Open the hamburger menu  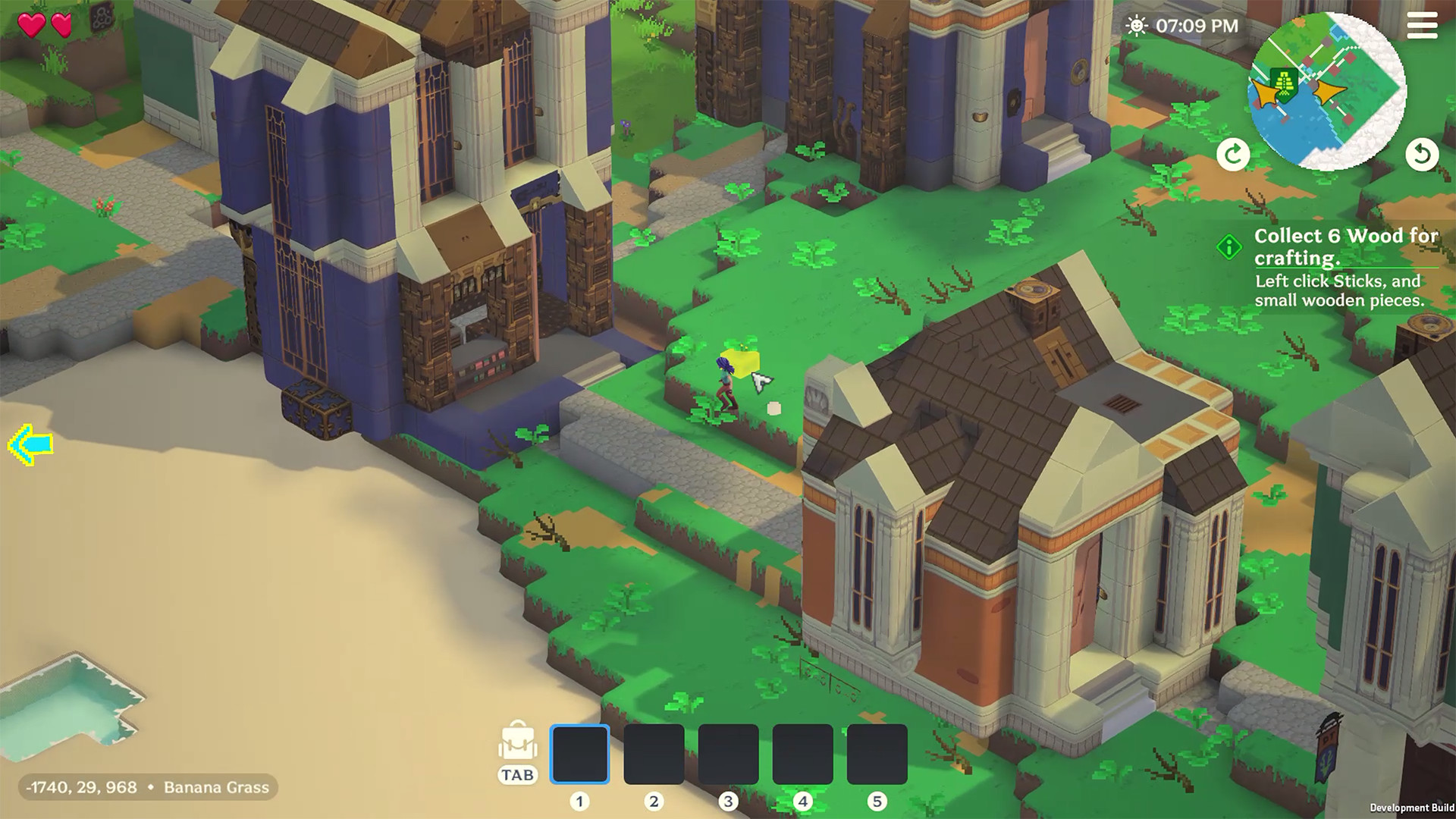tap(1423, 27)
